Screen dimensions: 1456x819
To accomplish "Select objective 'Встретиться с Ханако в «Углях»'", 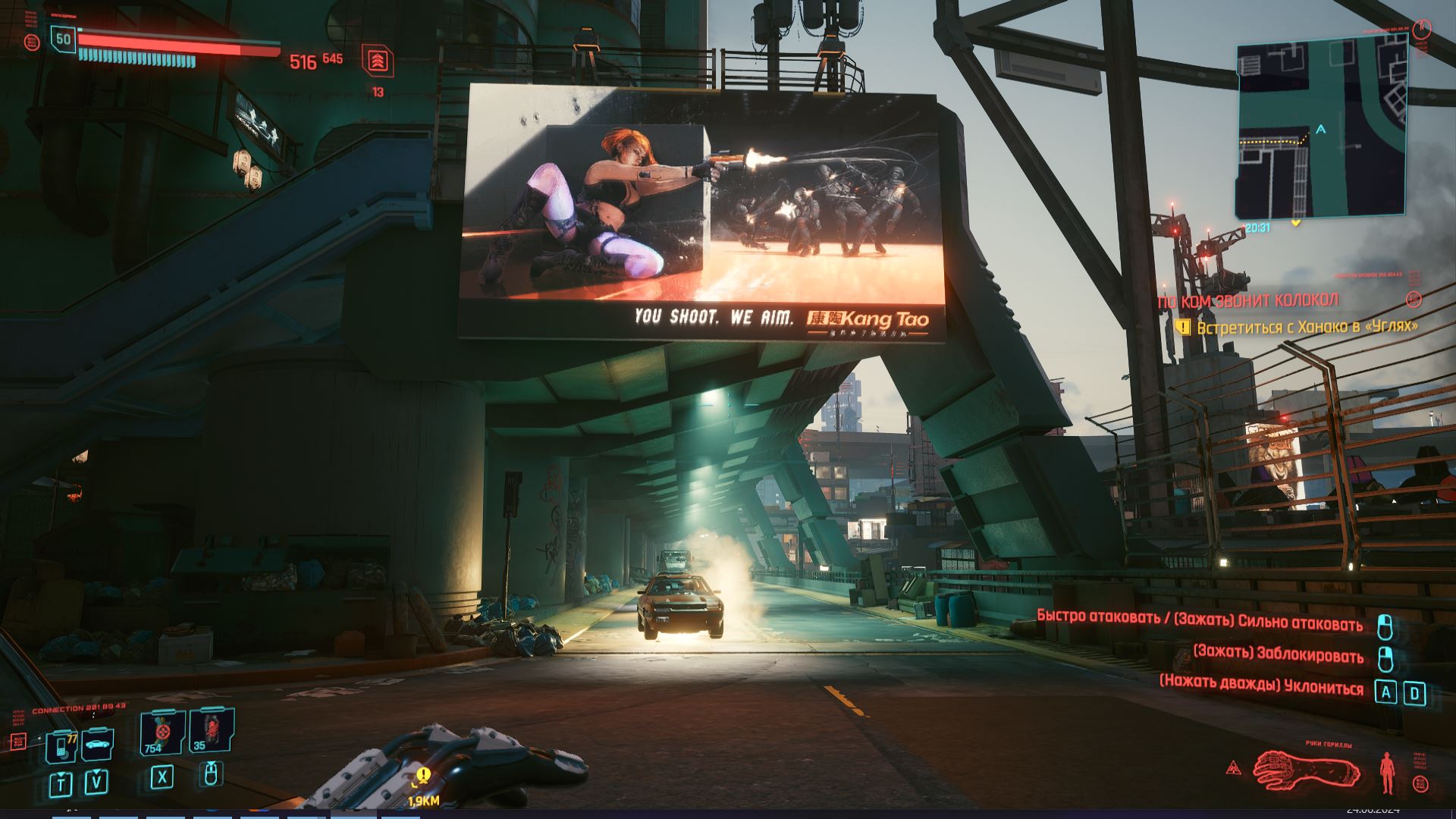I will pyautogui.click(x=1307, y=328).
